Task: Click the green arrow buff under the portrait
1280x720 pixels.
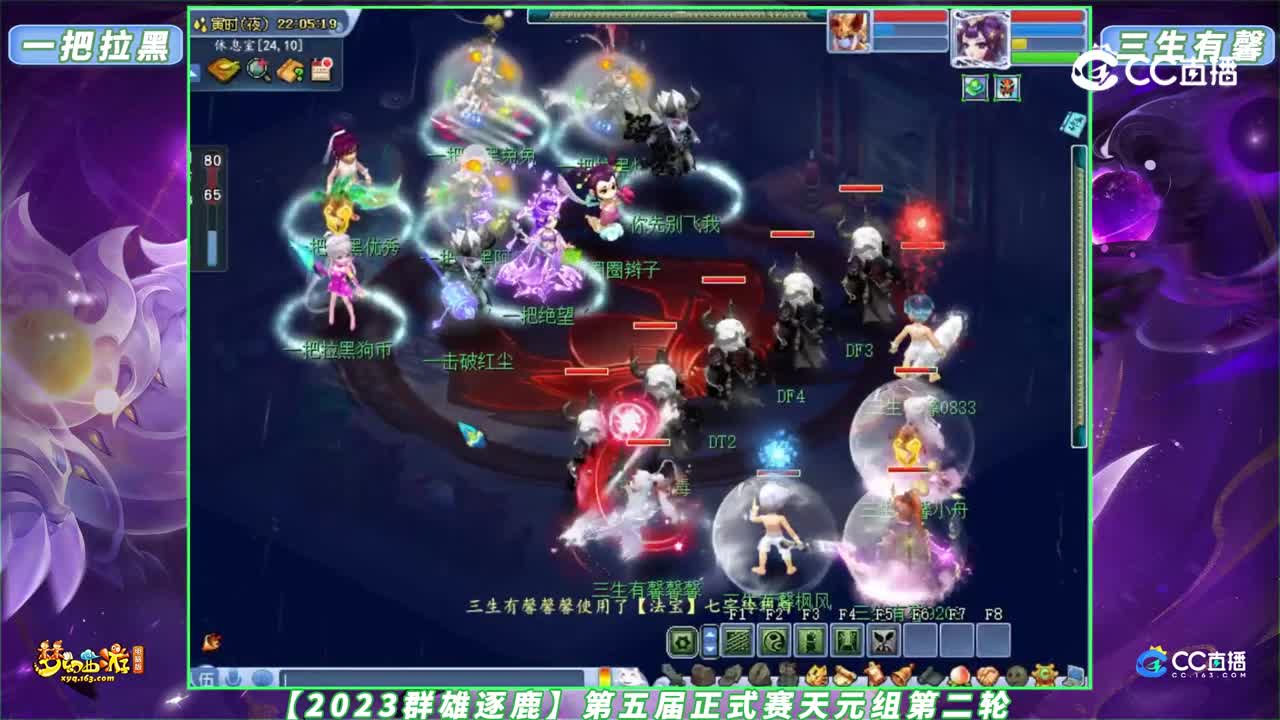Action: click(973, 88)
